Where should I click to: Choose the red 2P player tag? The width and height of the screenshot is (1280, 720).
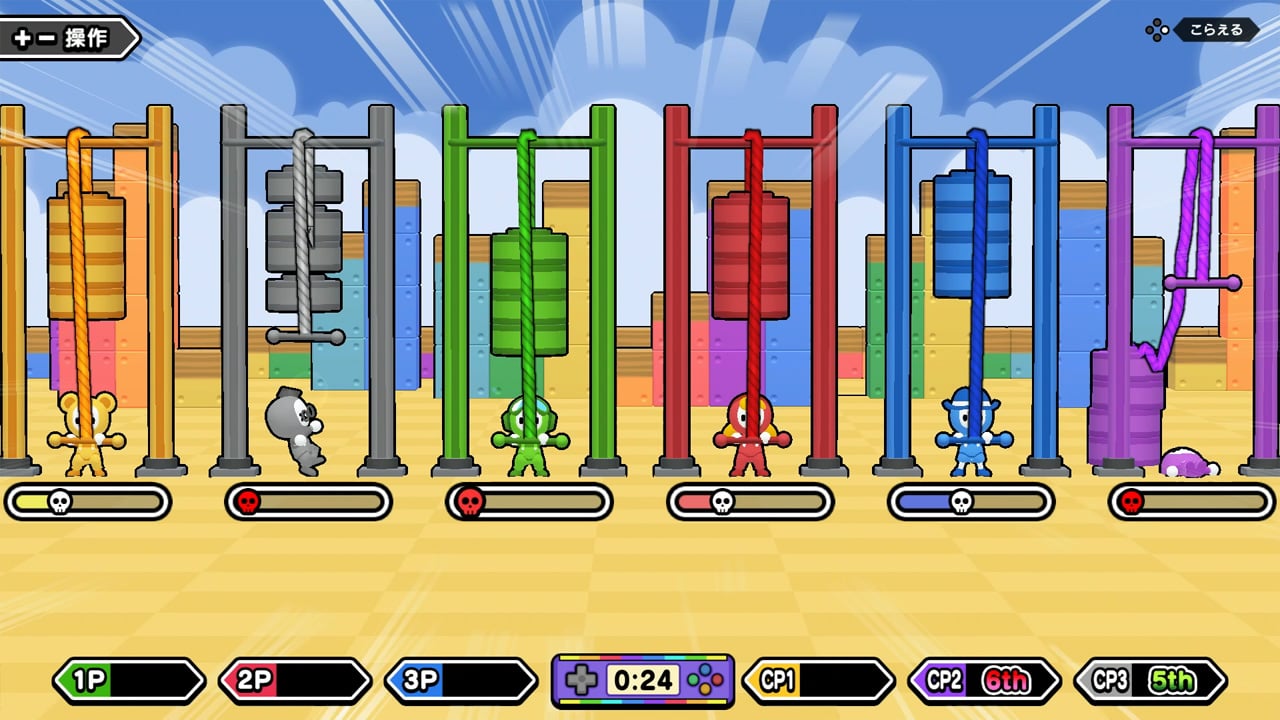click(x=294, y=681)
